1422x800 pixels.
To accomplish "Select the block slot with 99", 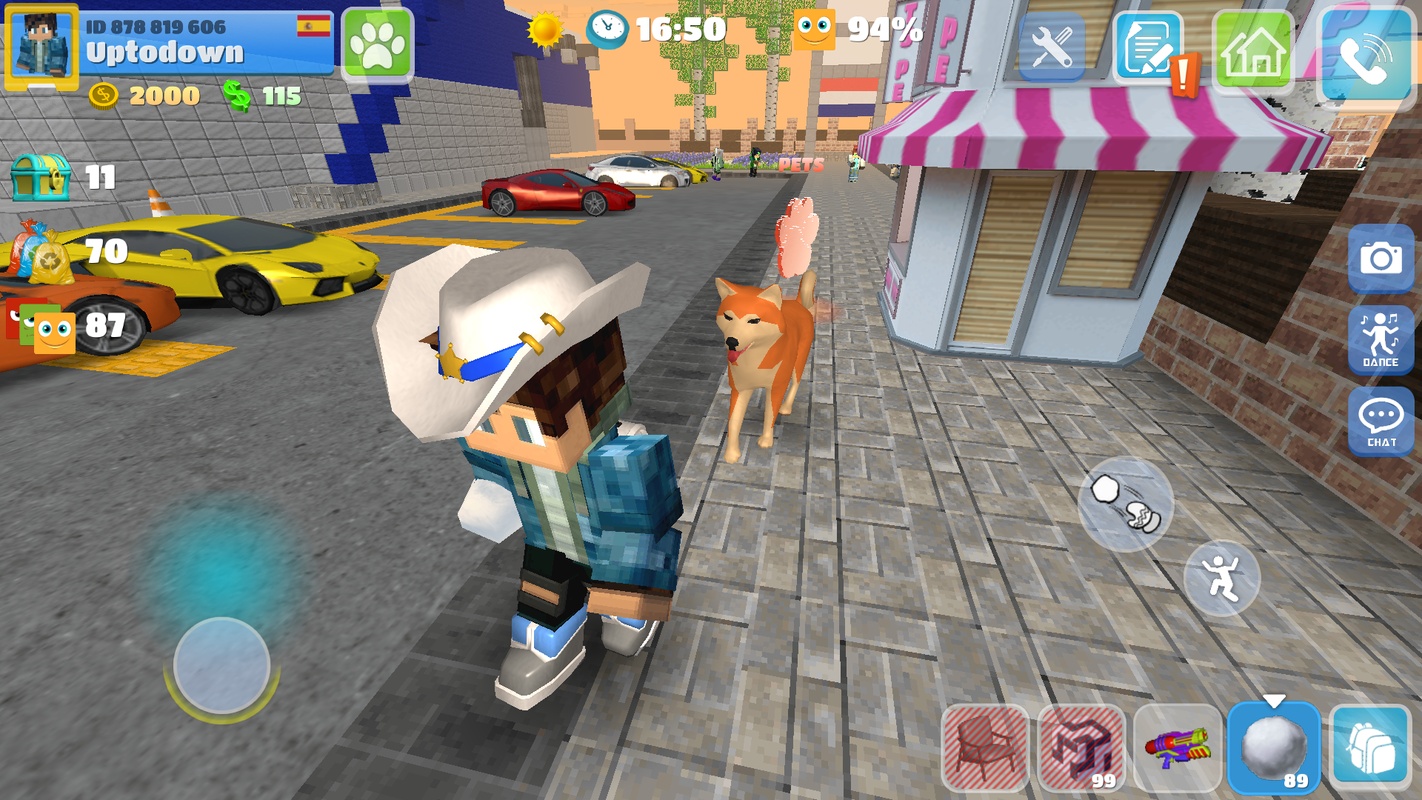I will [1081, 748].
